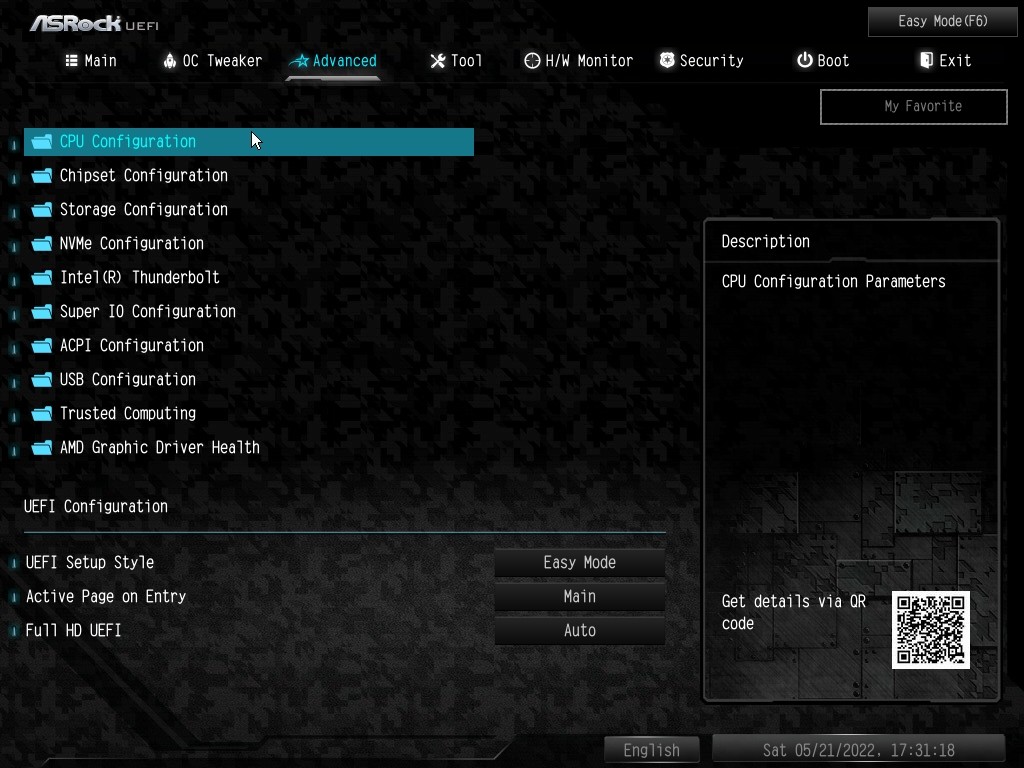
Task: Open USB Configuration submenu
Action: point(127,380)
